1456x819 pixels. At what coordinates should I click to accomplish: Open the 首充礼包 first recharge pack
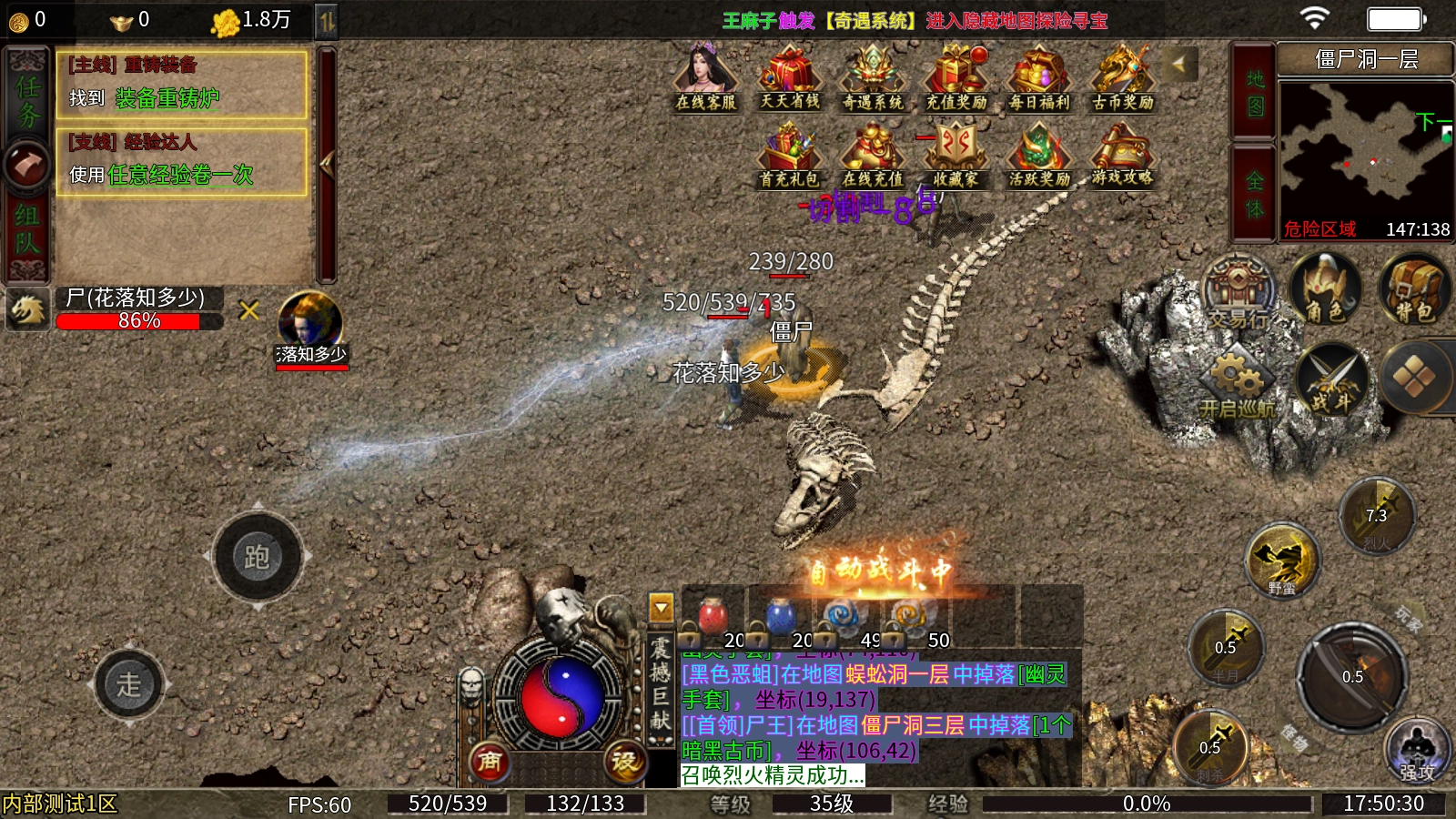(789, 156)
